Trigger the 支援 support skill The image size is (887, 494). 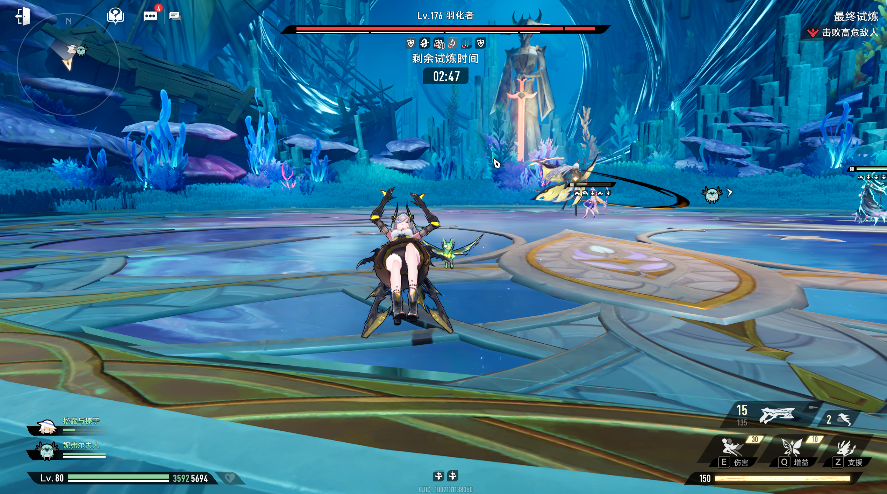pos(848,447)
